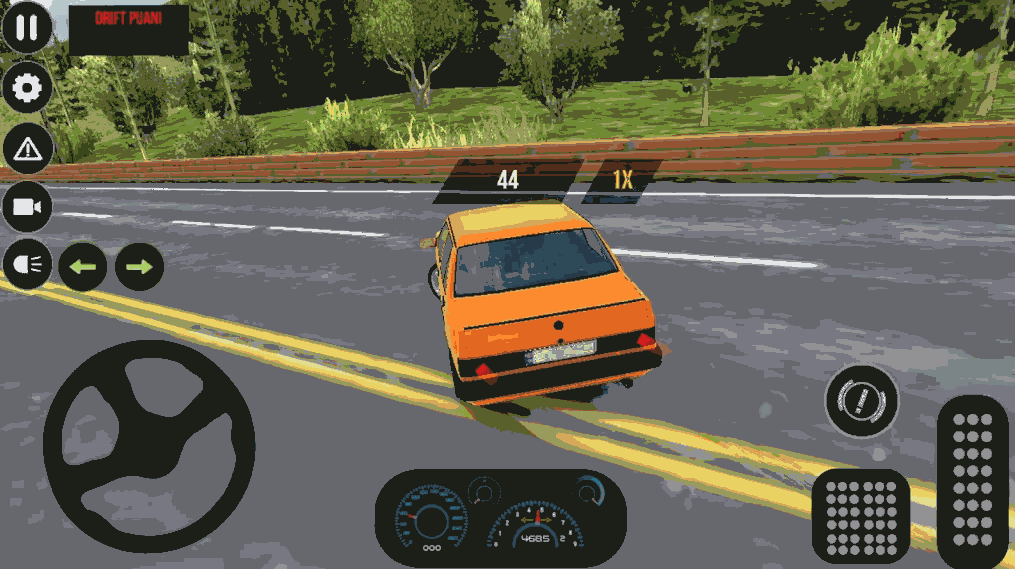Viewport: 1015px width, 569px height.
Task: Activate the left turn signal arrow
Action: coord(83,267)
